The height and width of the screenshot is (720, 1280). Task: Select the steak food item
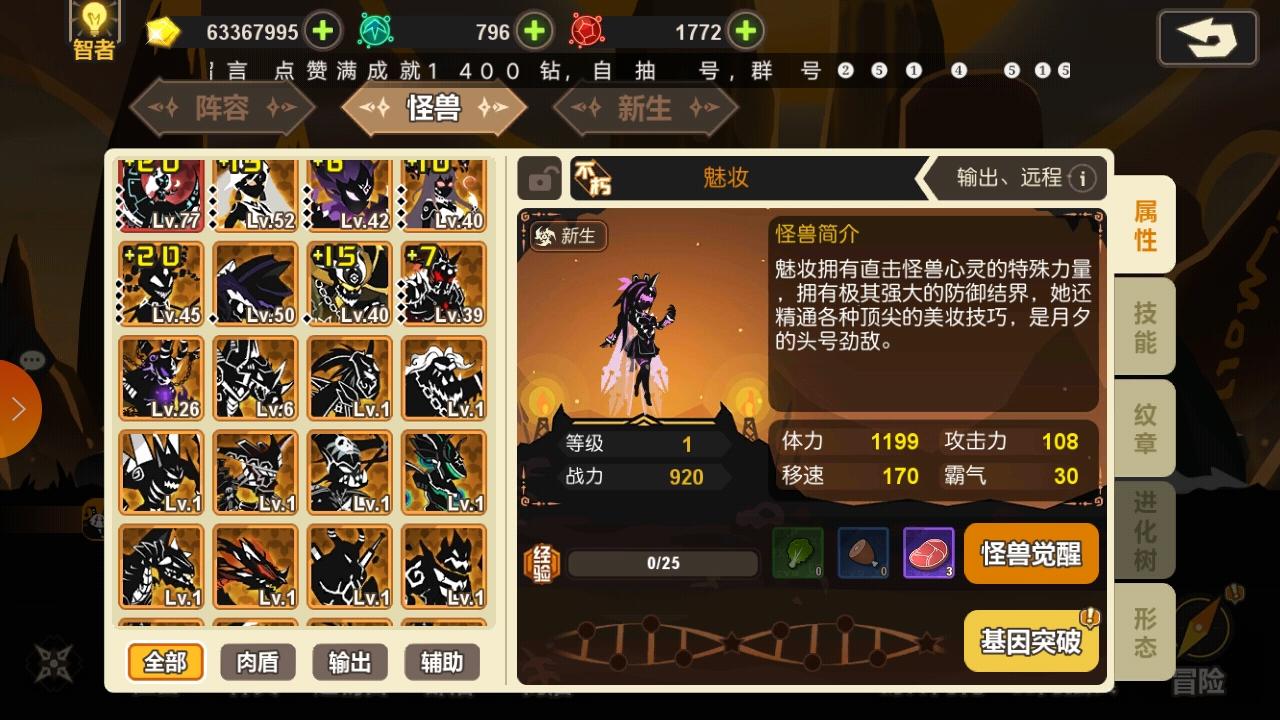click(x=930, y=554)
